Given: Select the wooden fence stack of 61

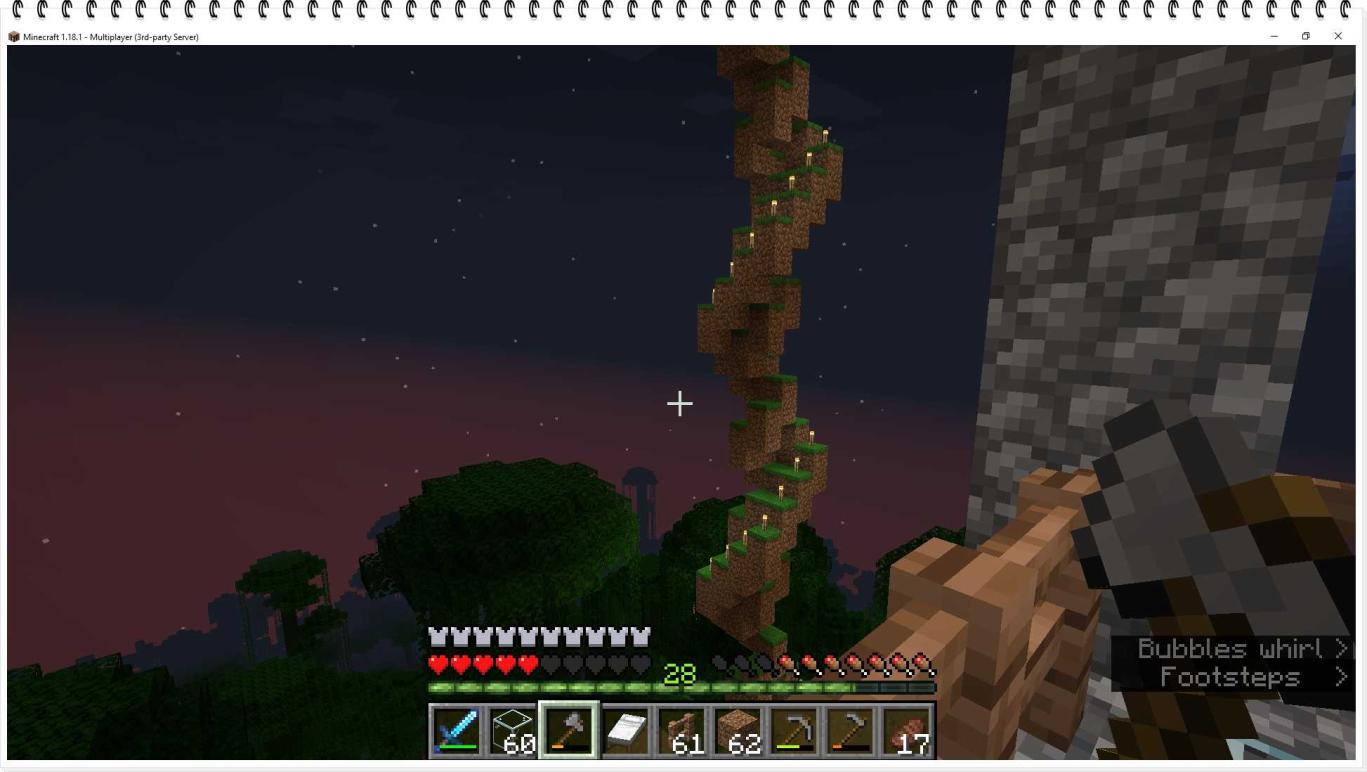Looking at the screenshot, I should tap(682, 730).
